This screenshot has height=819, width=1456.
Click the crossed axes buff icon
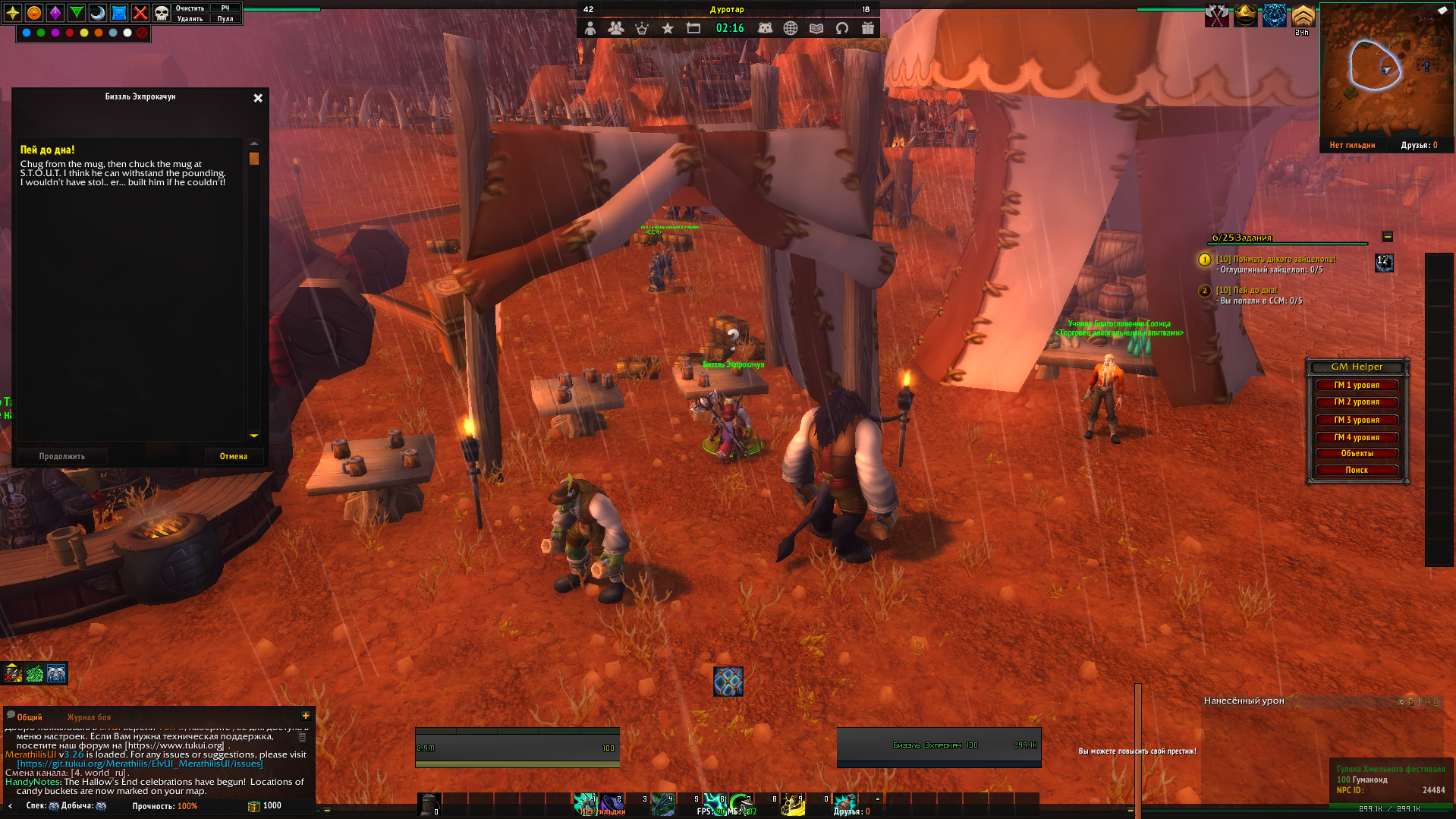point(1217,15)
